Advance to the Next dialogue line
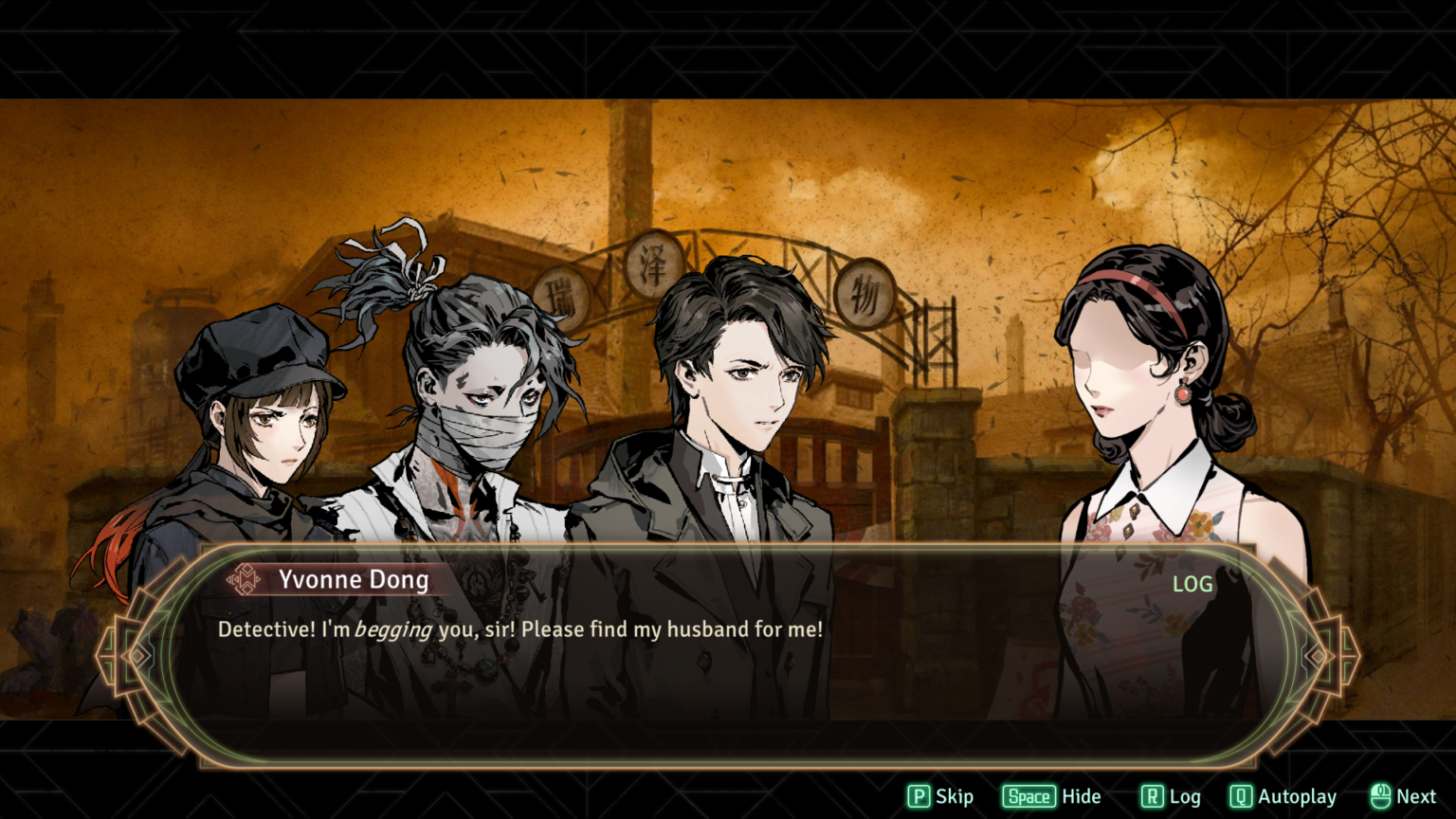The height and width of the screenshot is (819, 1456). [1403, 797]
